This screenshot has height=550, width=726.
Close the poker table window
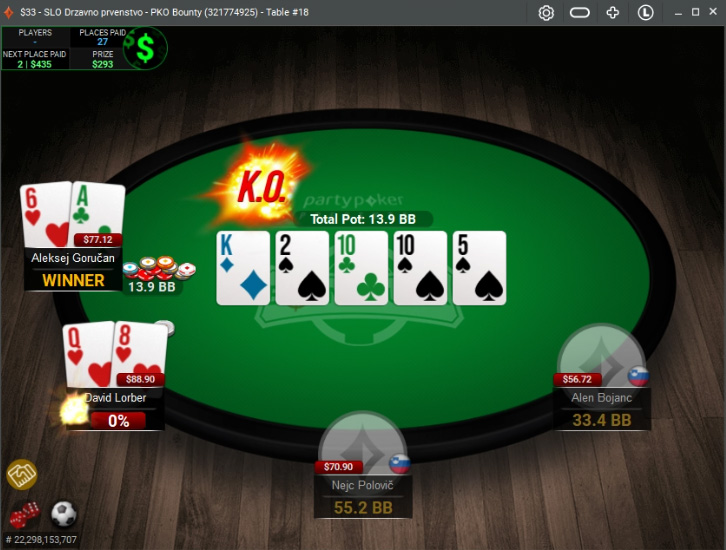coord(713,13)
